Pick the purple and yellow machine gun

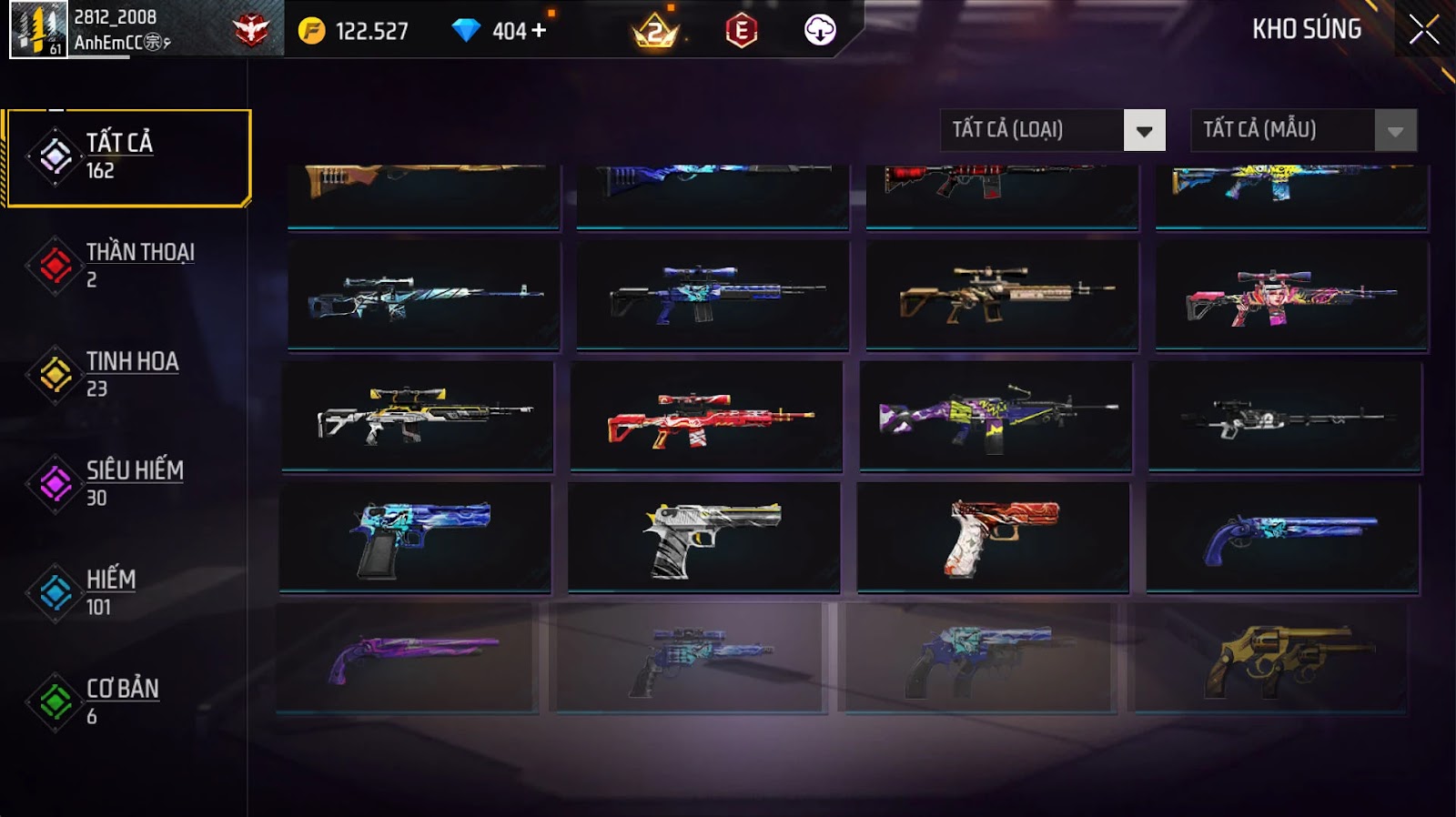(996, 417)
